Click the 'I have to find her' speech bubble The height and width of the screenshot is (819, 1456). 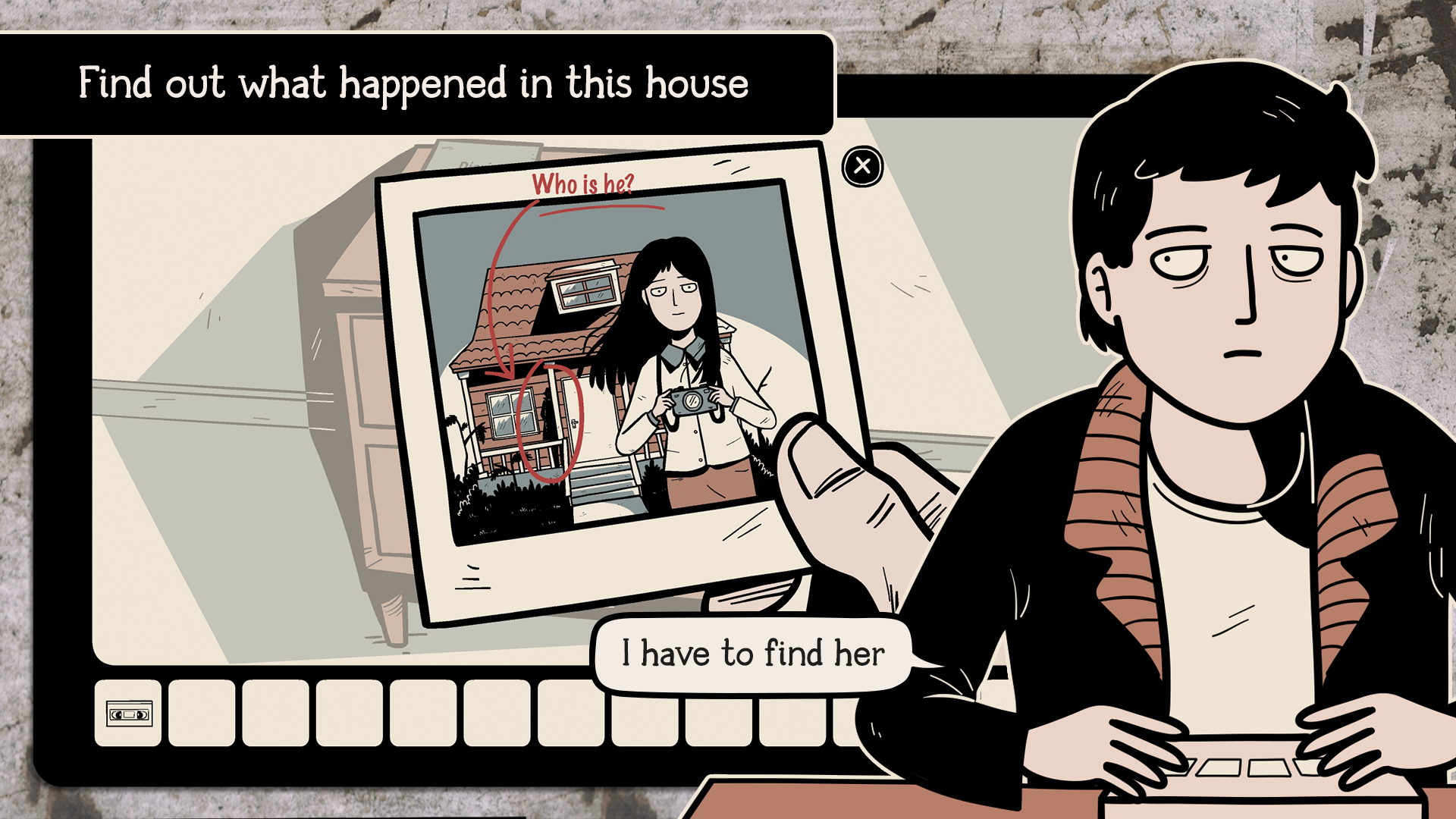click(753, 651)
